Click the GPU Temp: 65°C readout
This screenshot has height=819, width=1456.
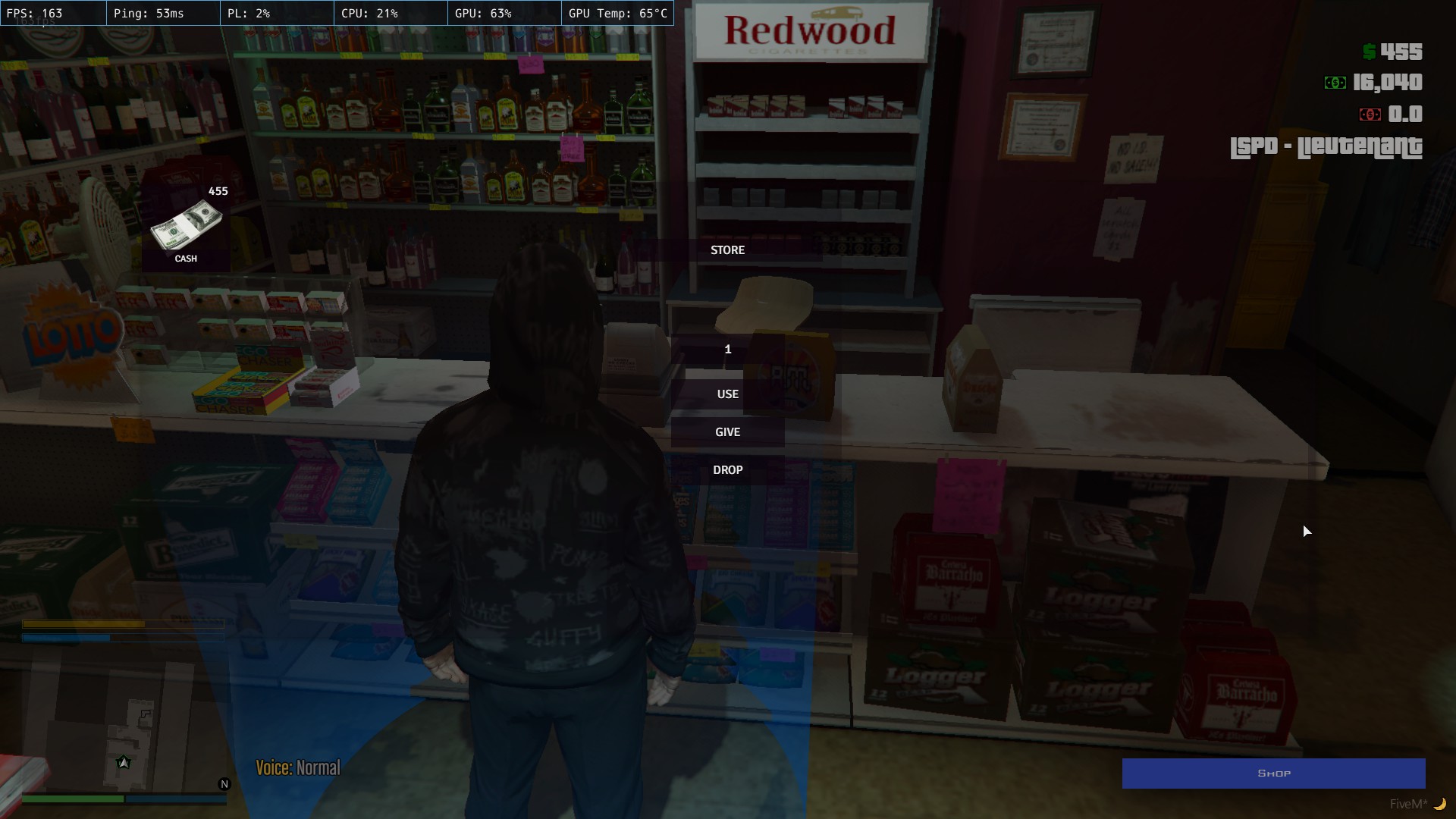(617, 13)
